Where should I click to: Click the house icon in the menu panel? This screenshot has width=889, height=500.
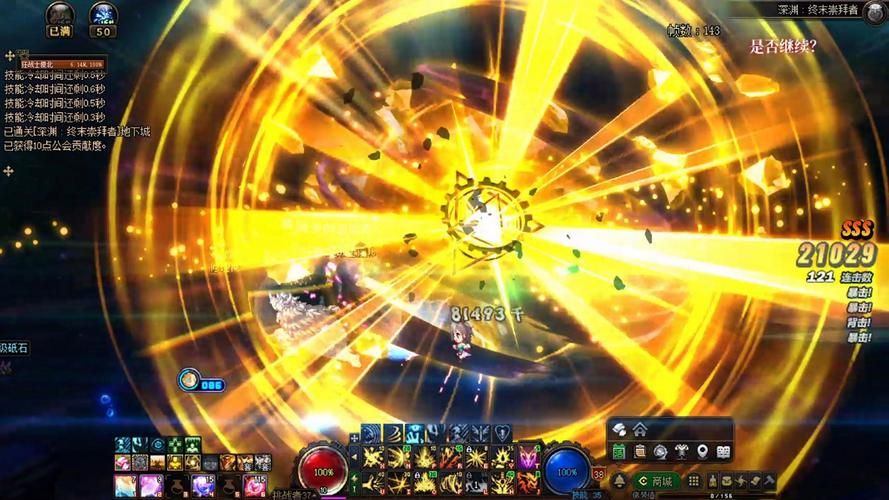coord(640,429)
